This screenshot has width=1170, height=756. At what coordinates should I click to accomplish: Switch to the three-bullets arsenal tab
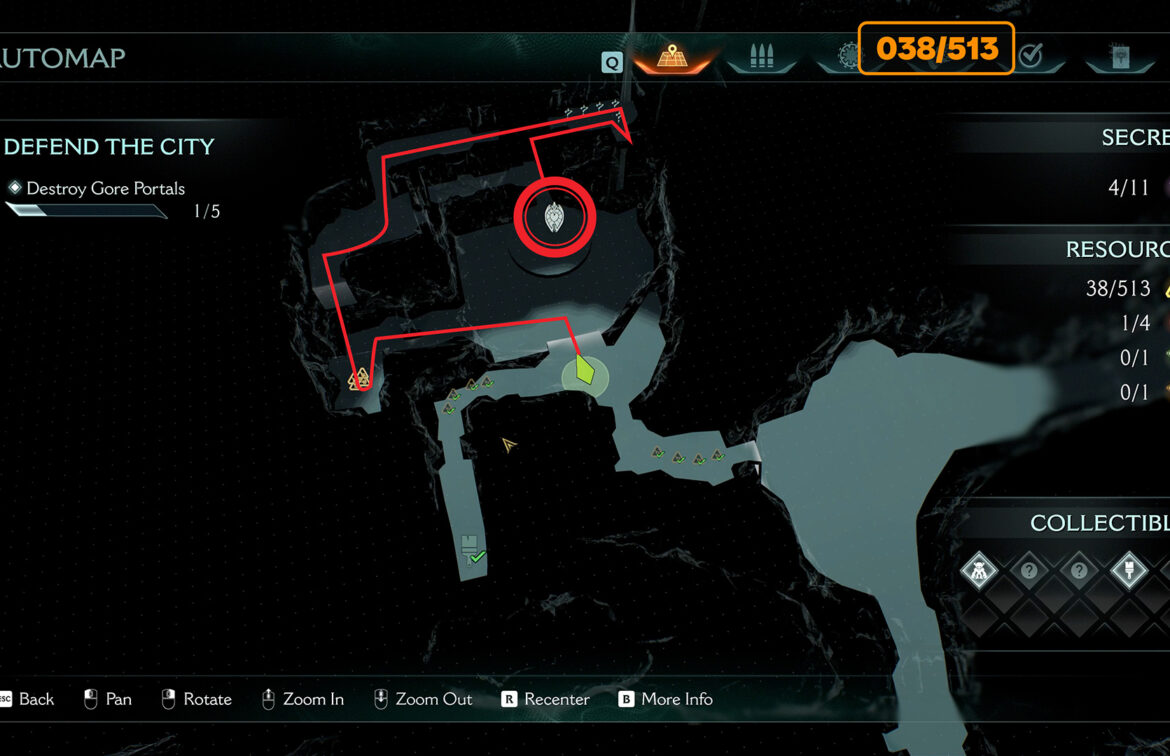(761, 56)
